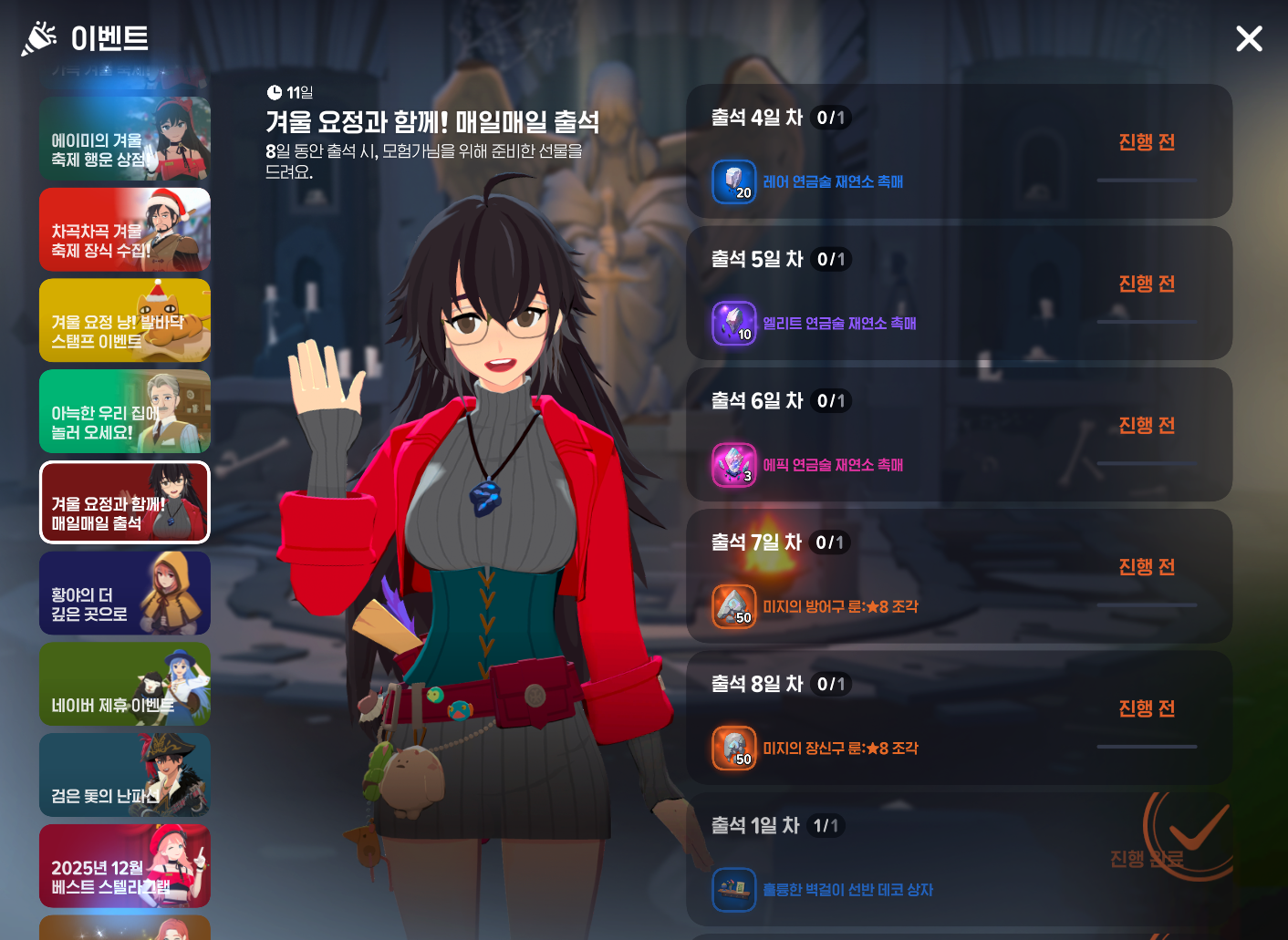Screen dimensions: 1288x940
Task: View the 미지의 방어구 룬 ★8 조각 reward
Action: pos(734,607)
